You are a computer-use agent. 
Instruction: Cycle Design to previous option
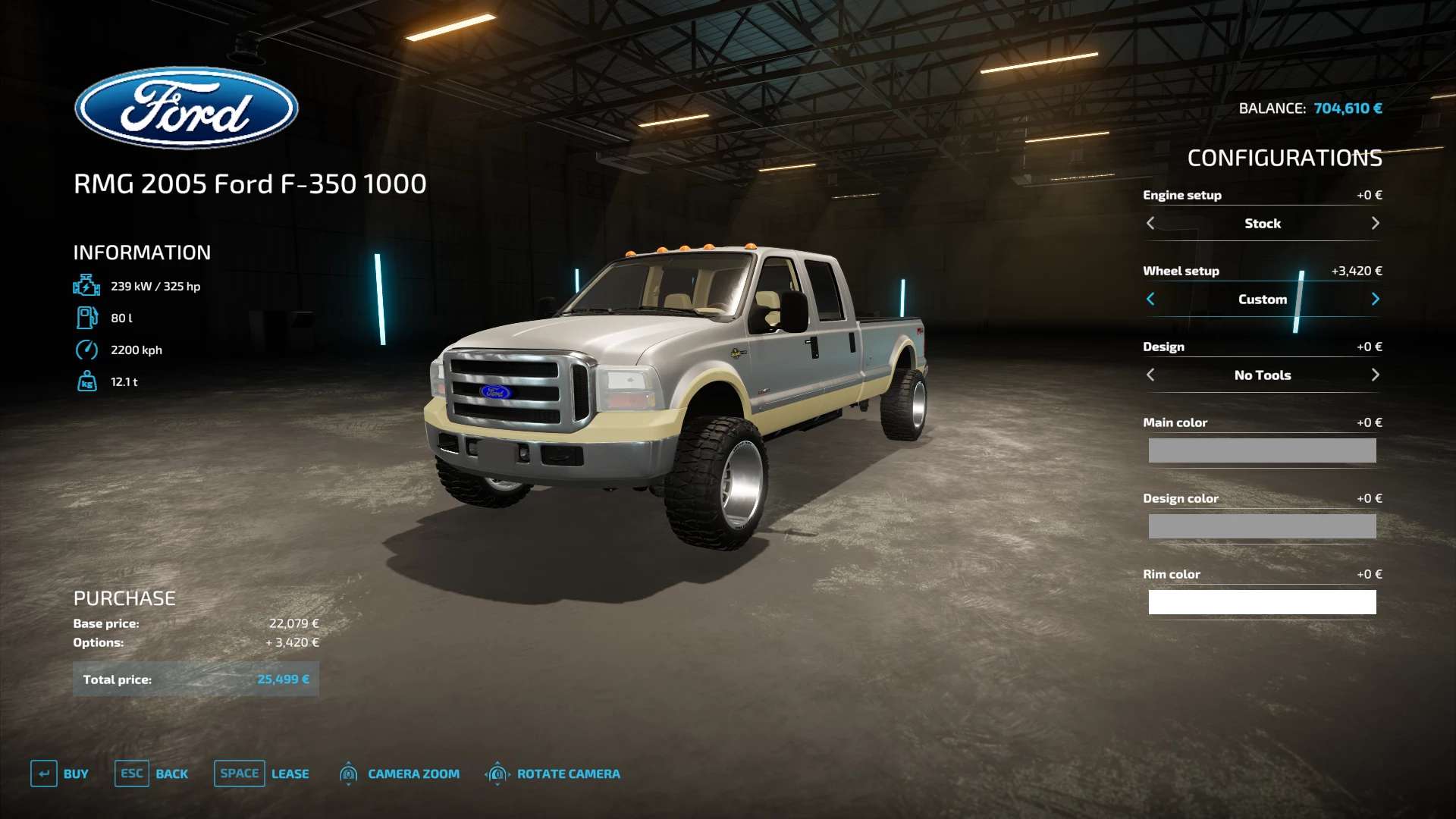(1150, 375)
